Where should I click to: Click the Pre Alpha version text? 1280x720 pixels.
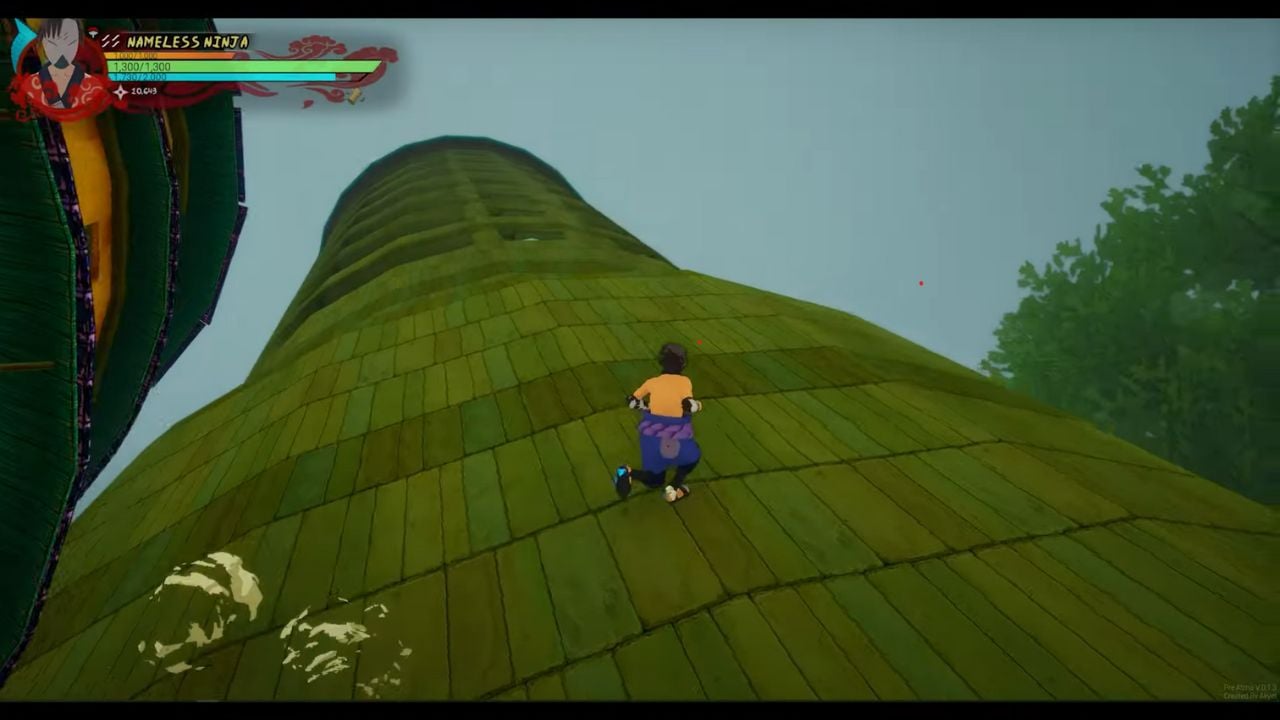coord(1249,687)
